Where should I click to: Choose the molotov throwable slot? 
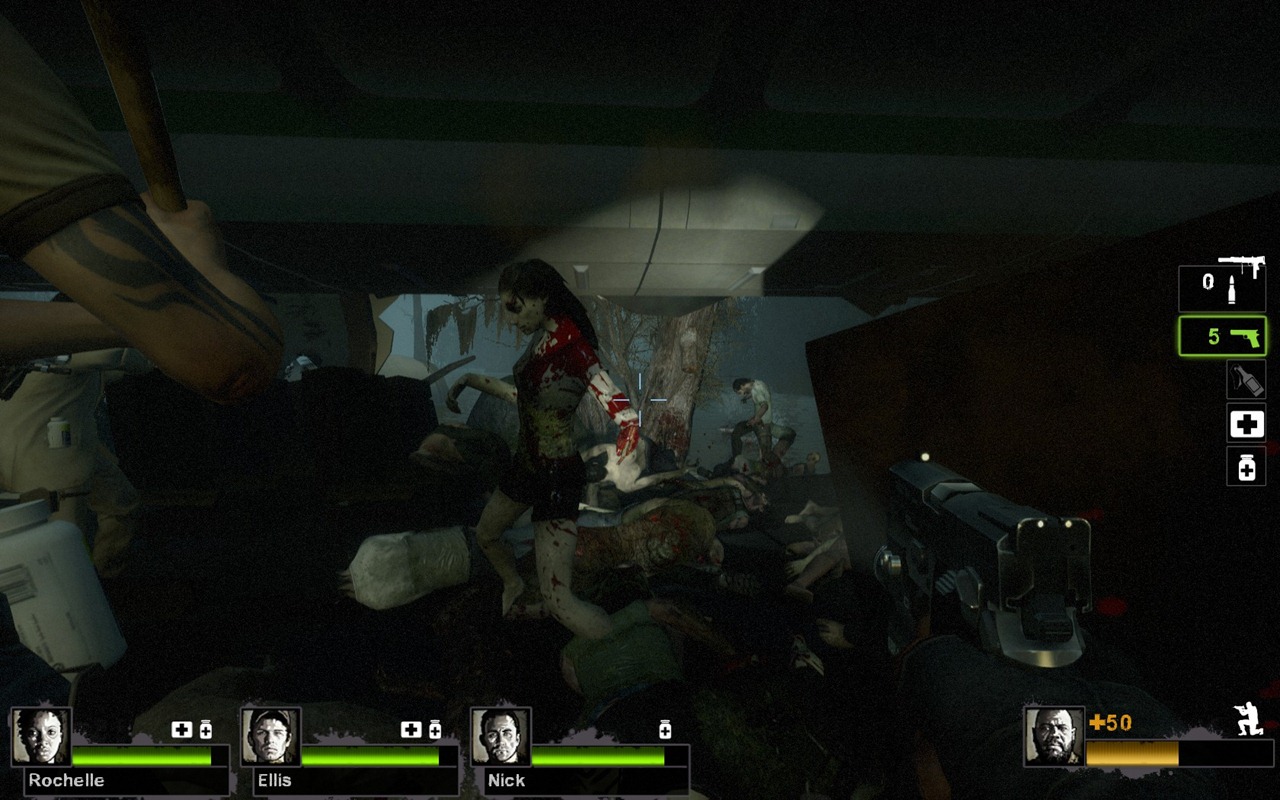click(x=1246, y=380)
